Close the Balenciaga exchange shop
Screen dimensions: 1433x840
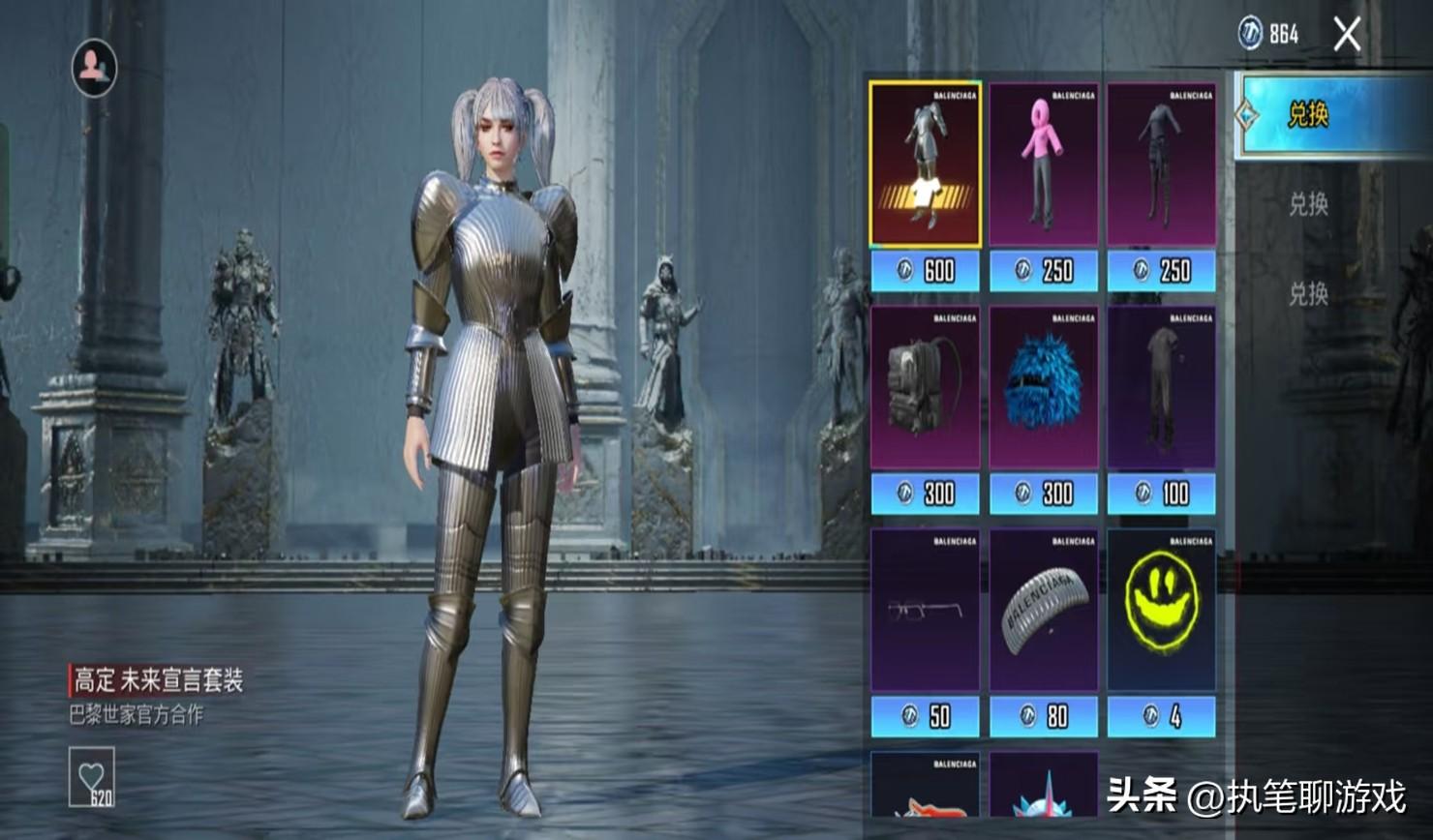pos(1347,36)
